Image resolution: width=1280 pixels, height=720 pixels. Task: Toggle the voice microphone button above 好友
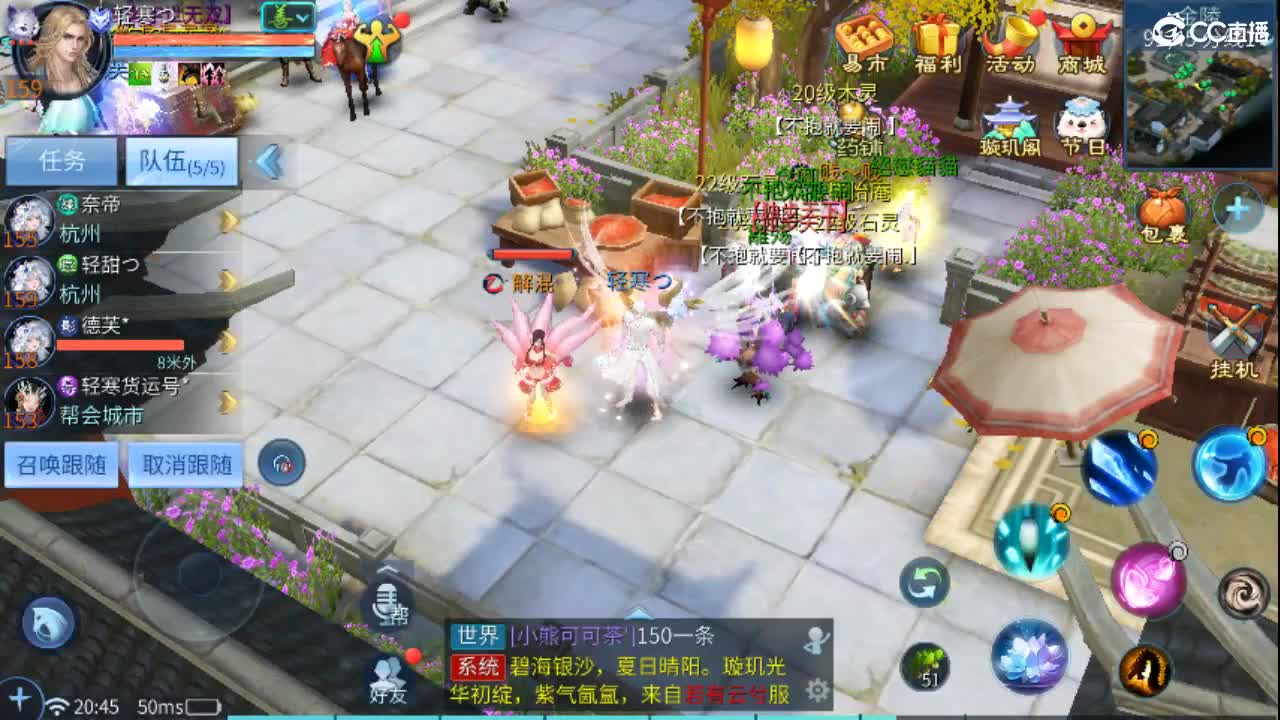388,604
